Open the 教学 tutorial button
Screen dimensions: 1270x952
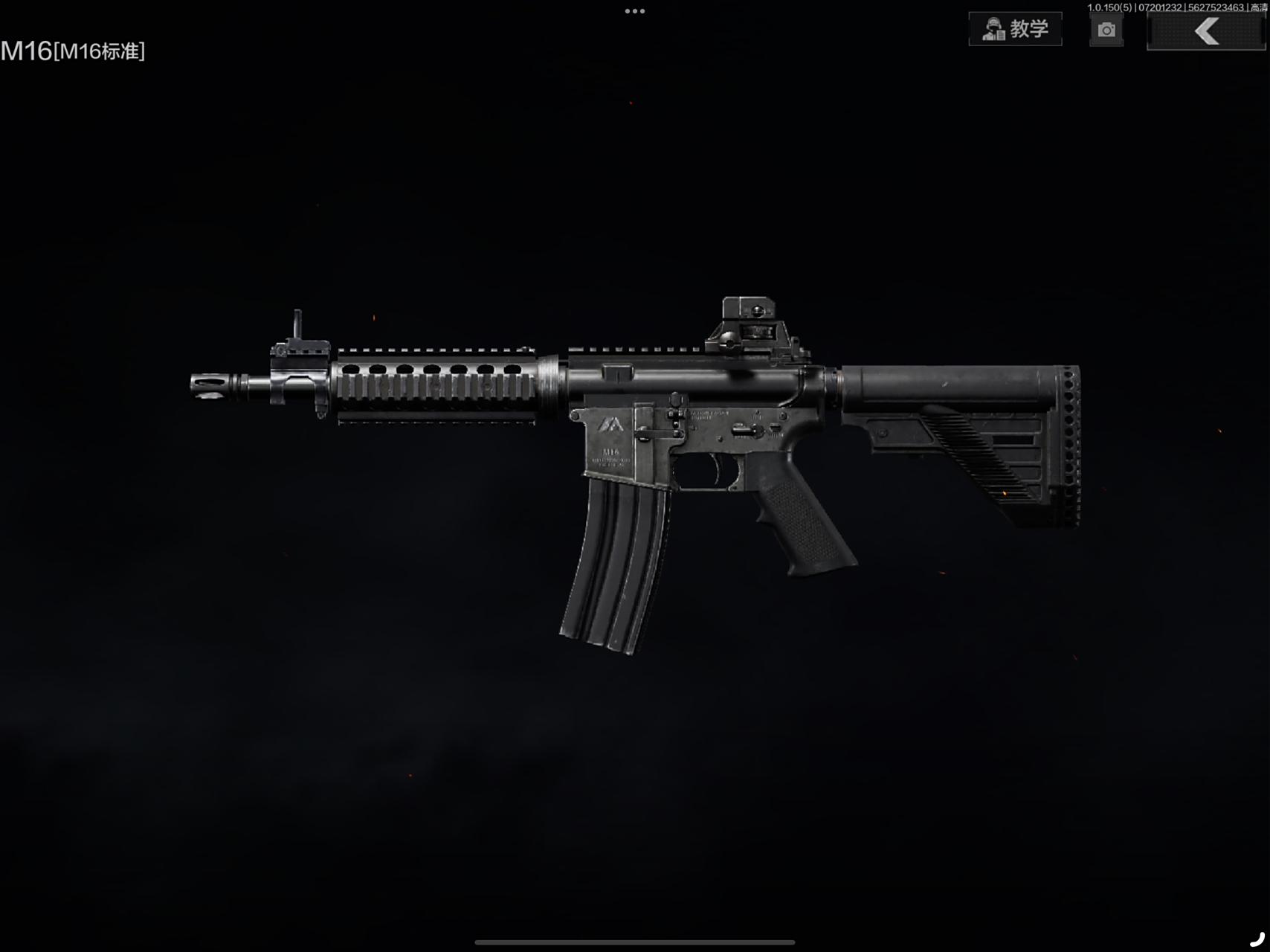pyautogui.click(x=1015, y=29)
